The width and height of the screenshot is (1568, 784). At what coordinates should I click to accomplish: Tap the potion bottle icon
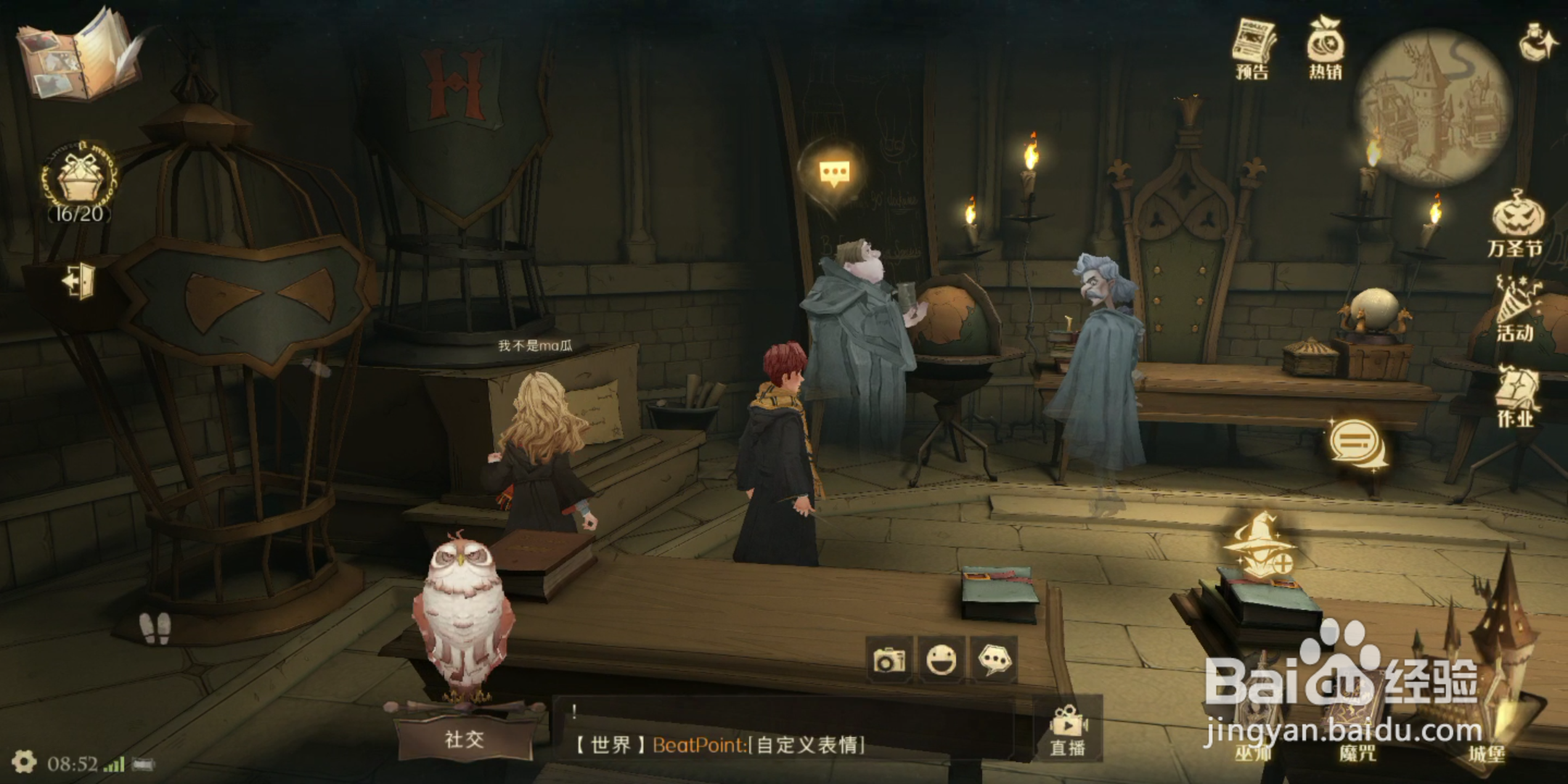point(1537,42)
